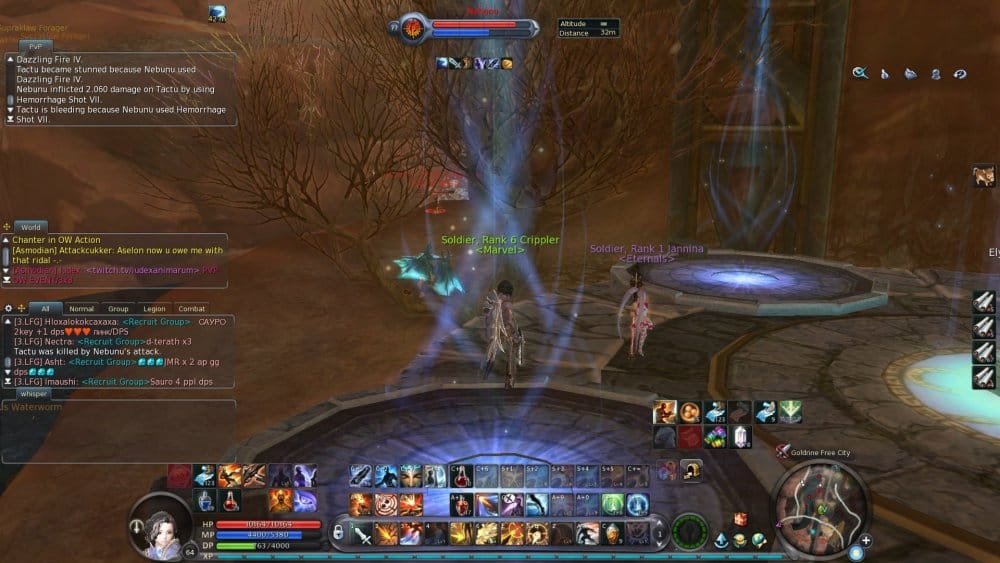The image size is (1000, 563).
Task: Click the green circular gauge button
Action: point(690,531)
